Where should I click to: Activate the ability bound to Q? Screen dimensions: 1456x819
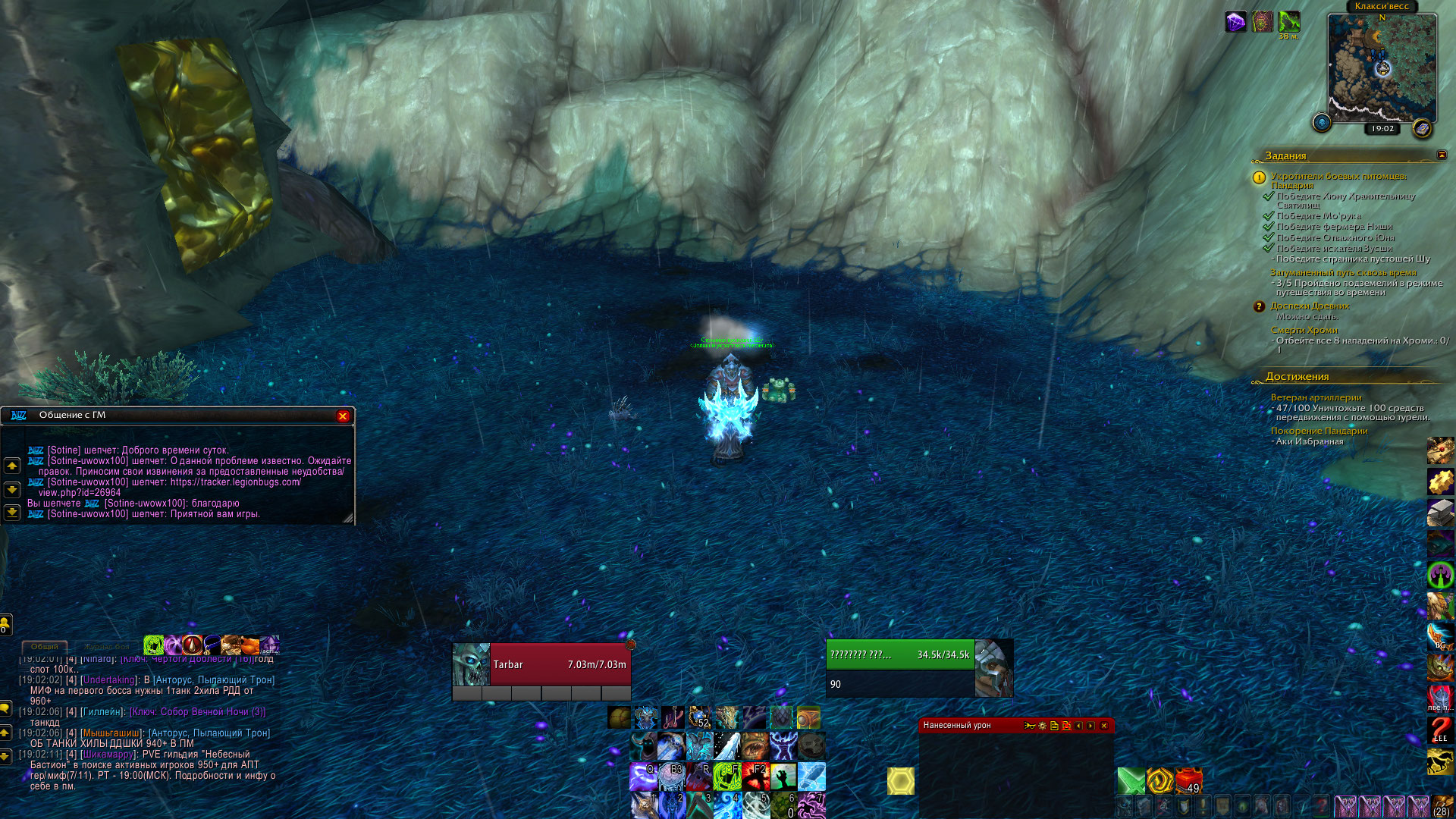click(x=644, y=777)
